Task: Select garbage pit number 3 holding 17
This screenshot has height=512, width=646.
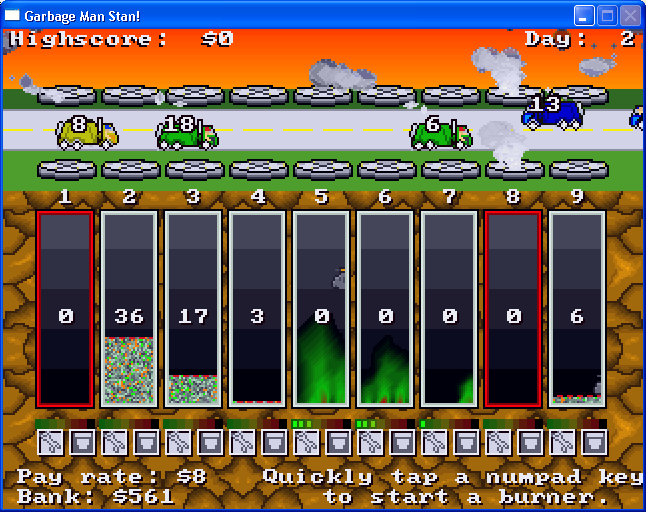Action: [193, 308]
